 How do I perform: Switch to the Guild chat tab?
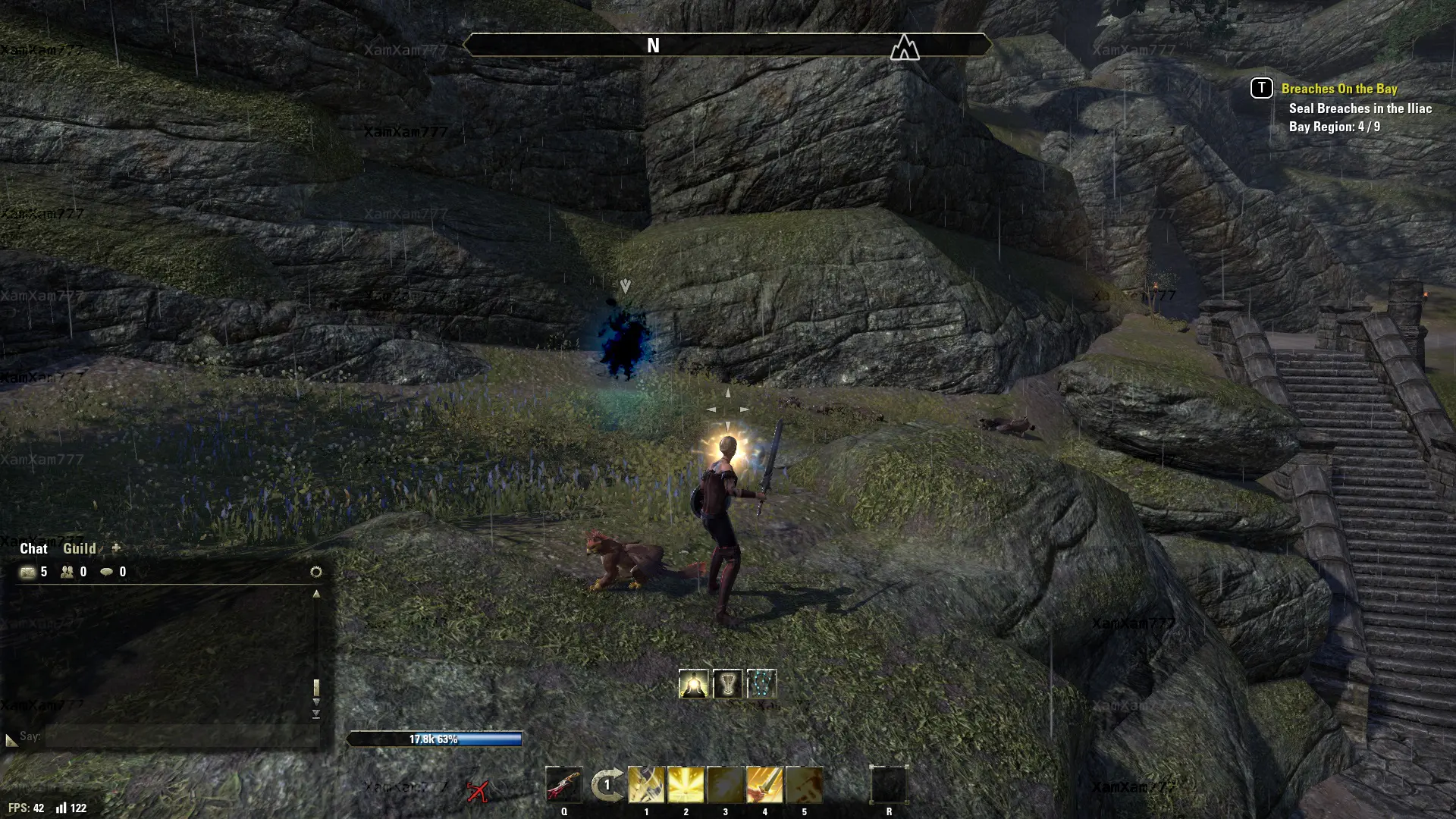79,548
